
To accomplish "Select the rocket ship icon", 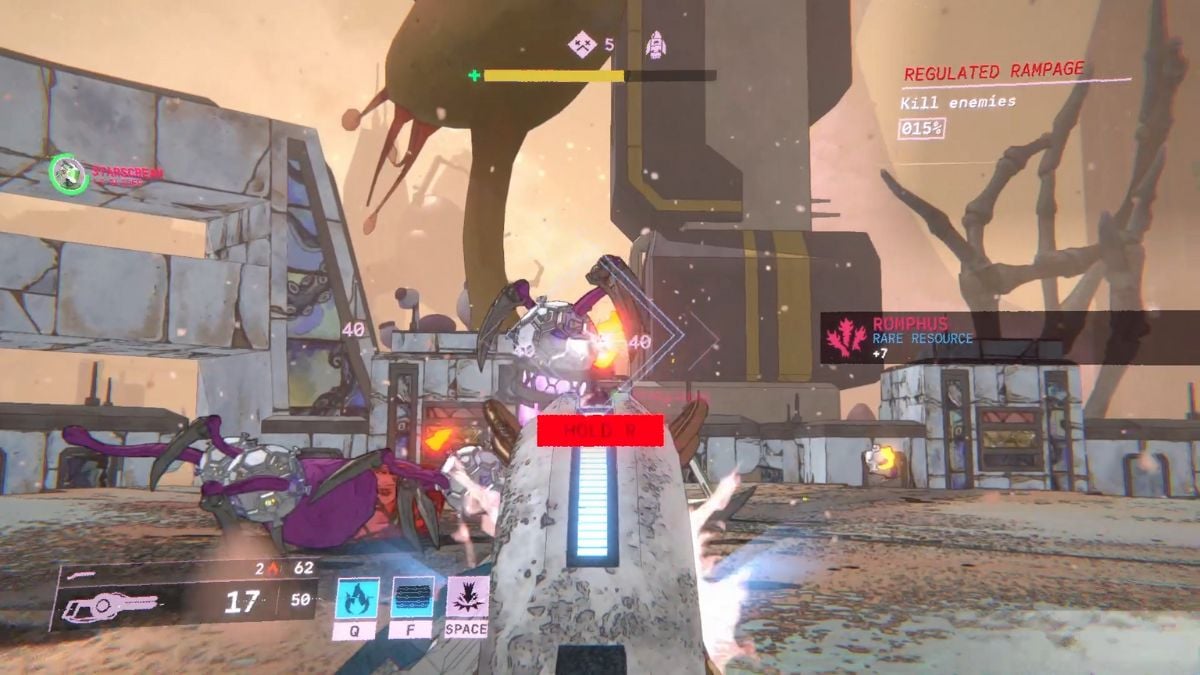I will (655, 45).
